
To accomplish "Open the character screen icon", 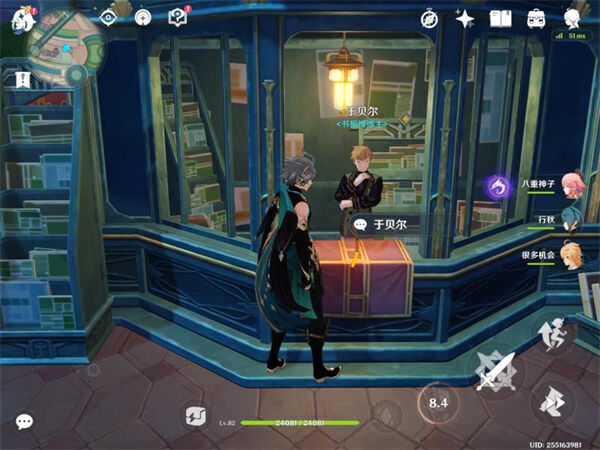I will click(x=572, y=17).
